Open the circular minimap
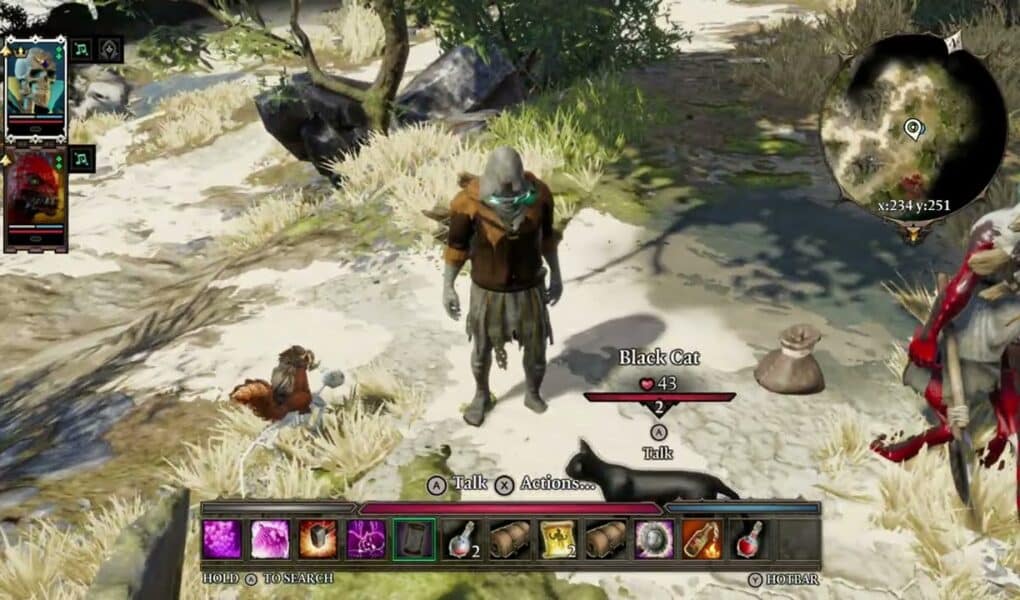The image size is (1020, 600). point(911,133)
